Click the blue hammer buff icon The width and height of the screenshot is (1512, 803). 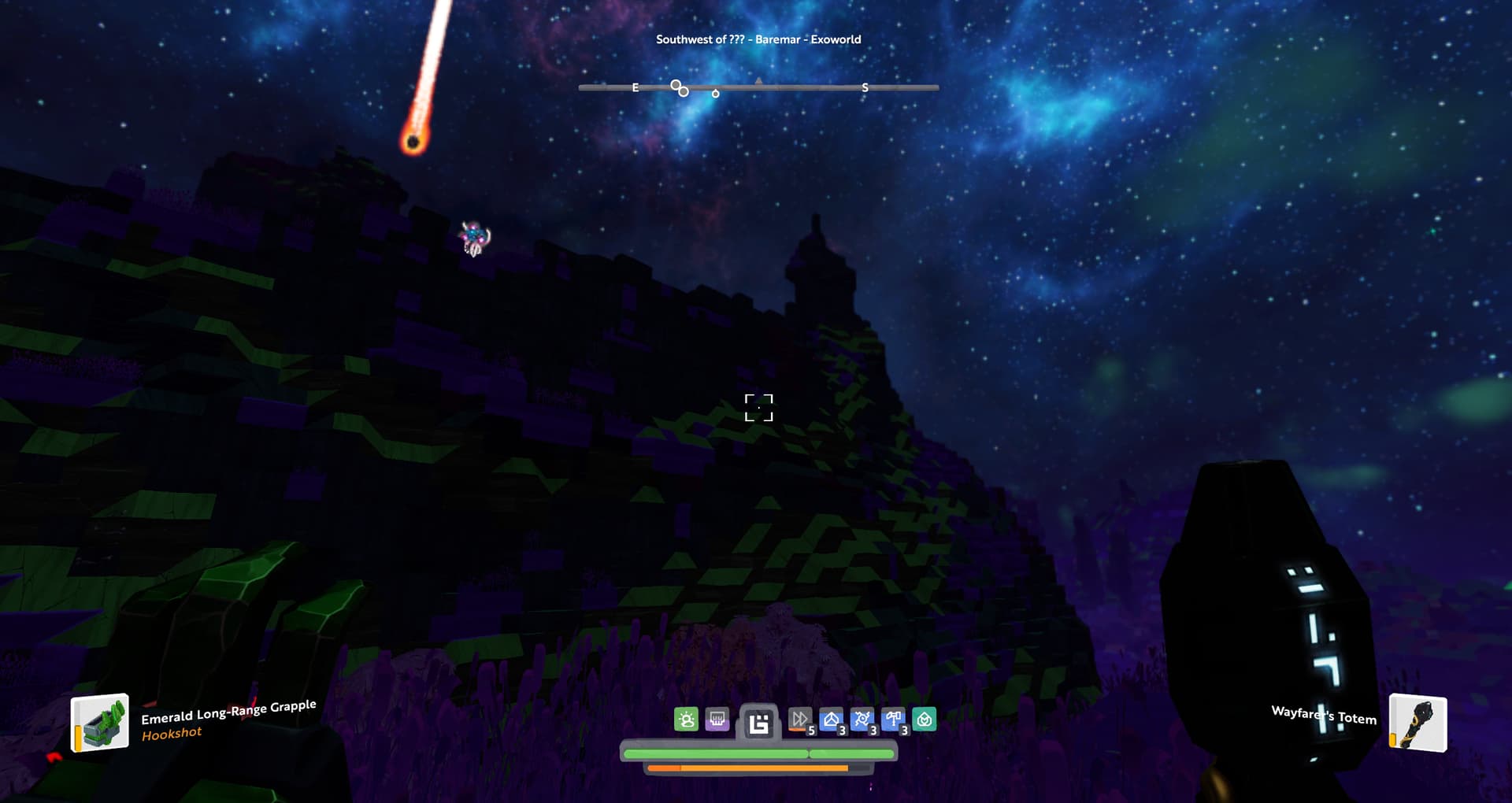point(893,719)
